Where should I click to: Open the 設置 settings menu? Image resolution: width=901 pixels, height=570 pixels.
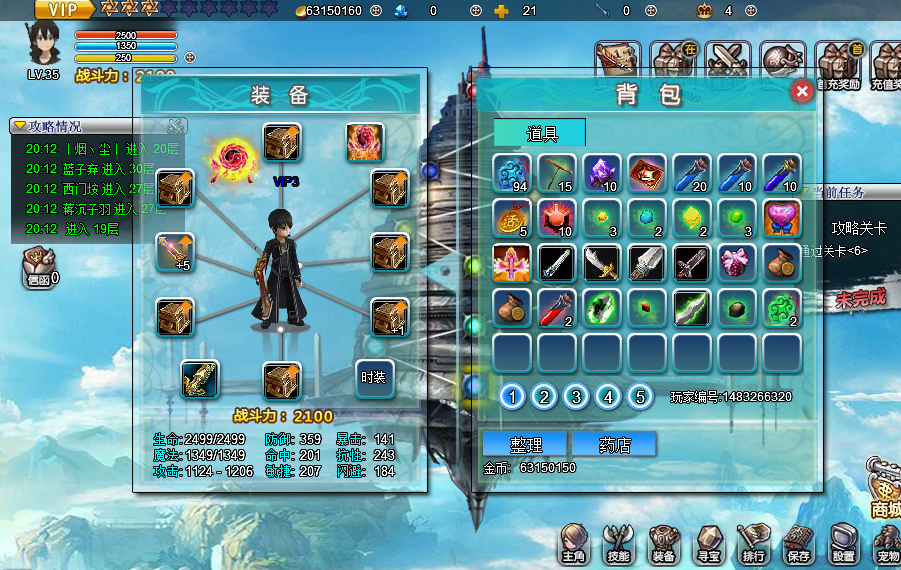(844, 543)
